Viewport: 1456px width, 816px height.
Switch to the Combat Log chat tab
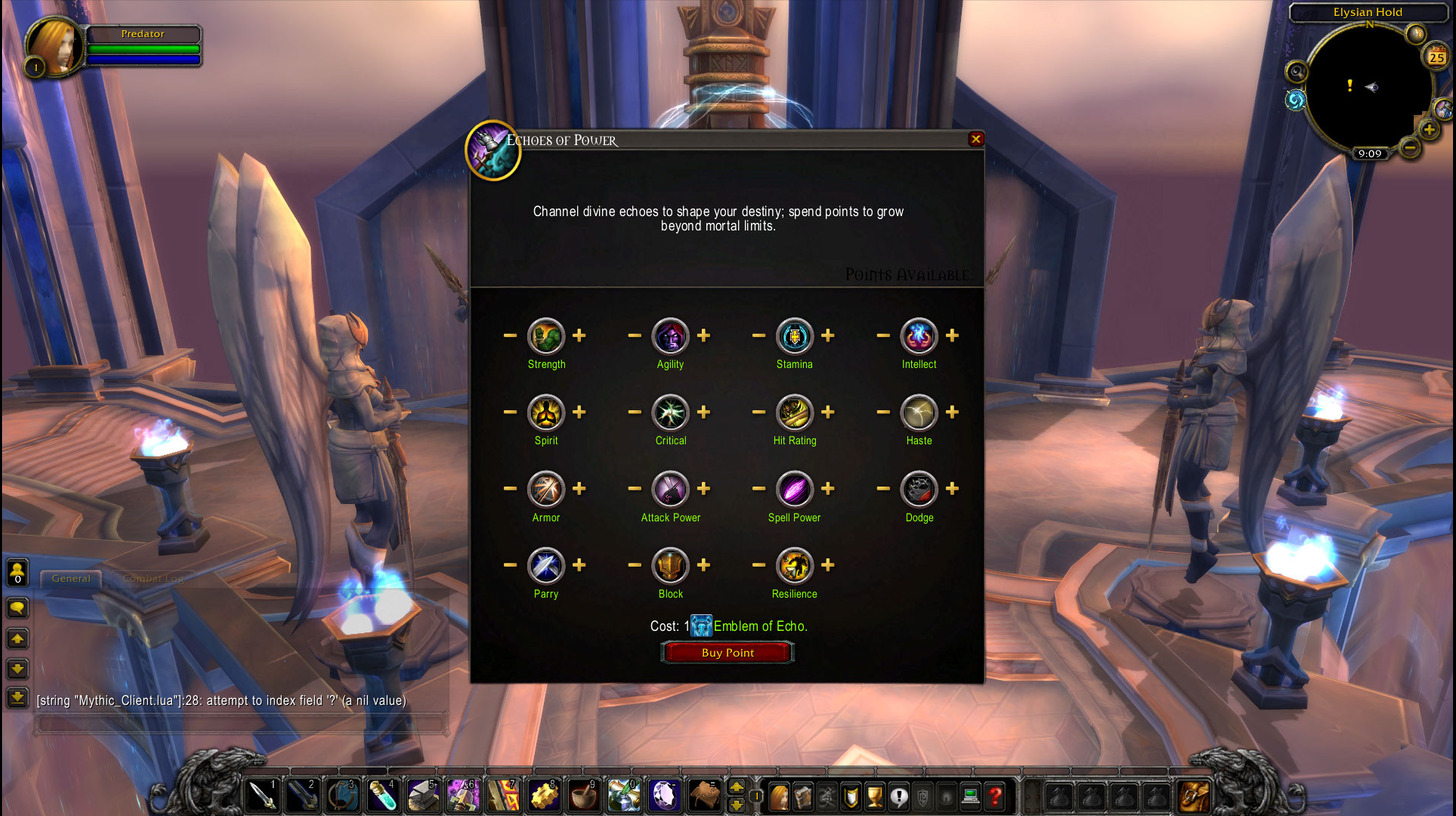point(152,578)
